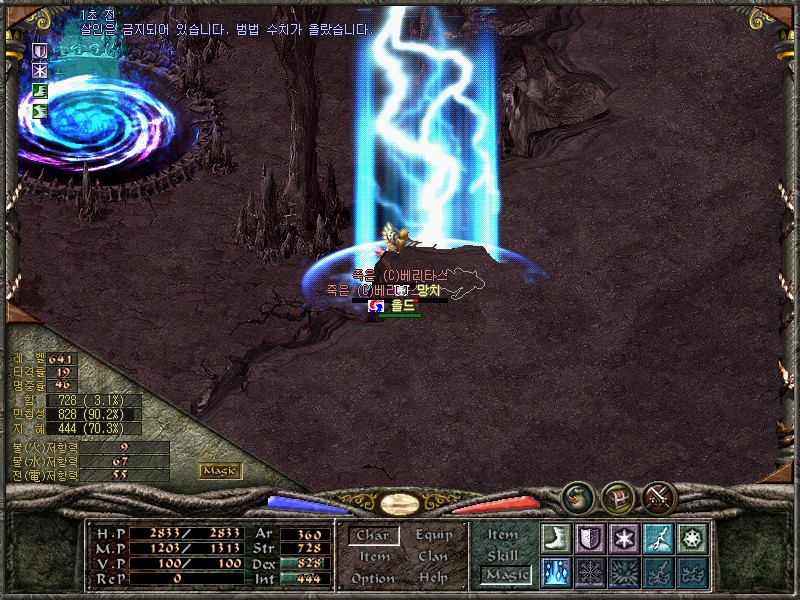Open the Clan menu
The width and height of the screenshot is (800, 600).
tap(433, 557)
